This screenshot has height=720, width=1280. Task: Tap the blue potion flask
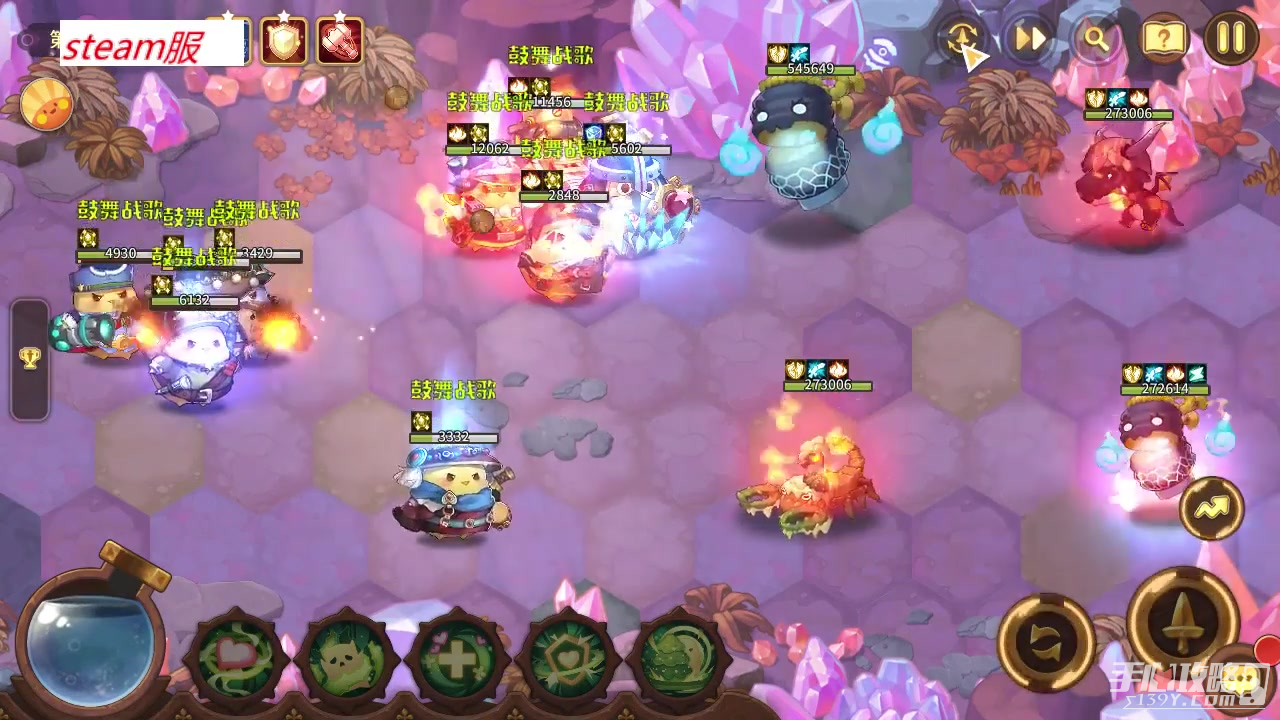tap(90, 640)
